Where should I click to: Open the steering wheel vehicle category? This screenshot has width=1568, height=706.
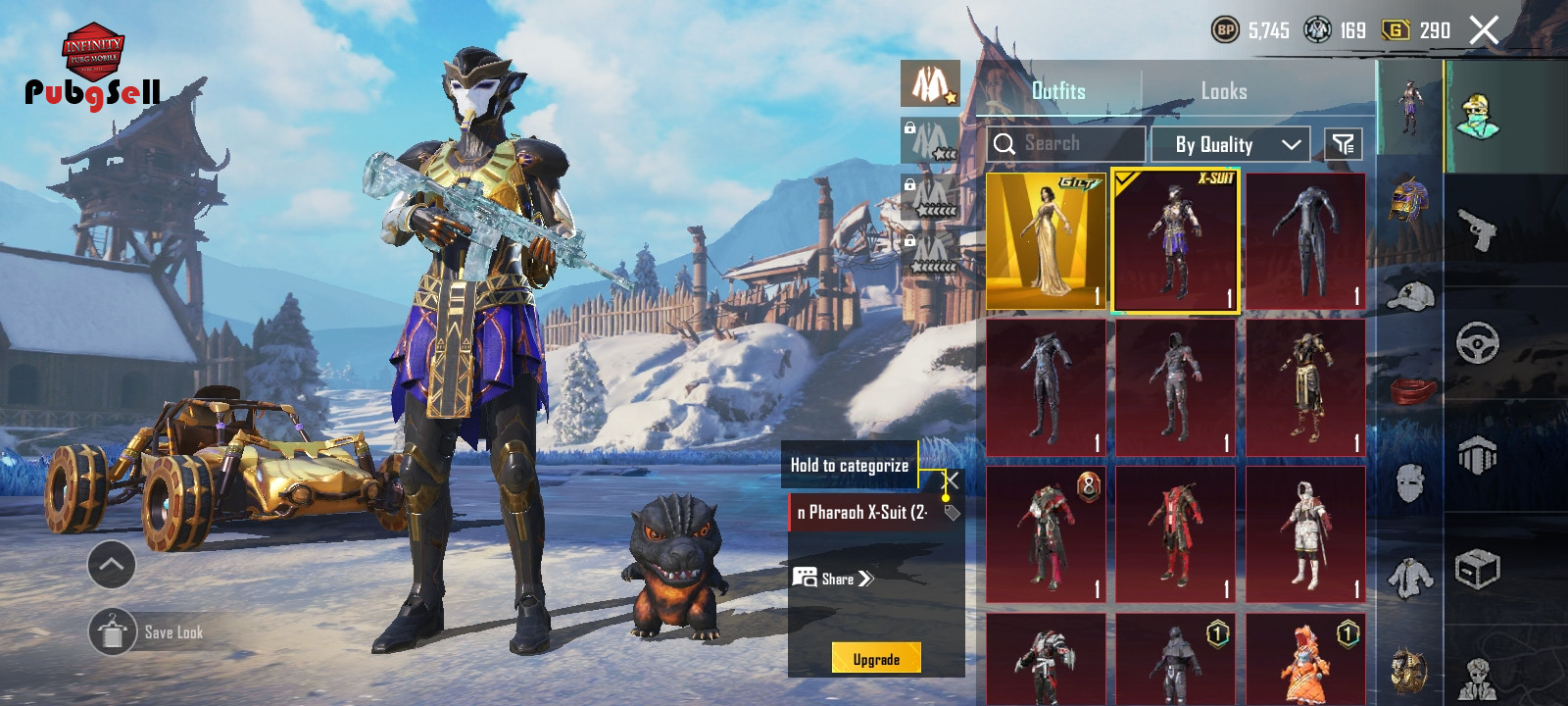point(1477,343)
